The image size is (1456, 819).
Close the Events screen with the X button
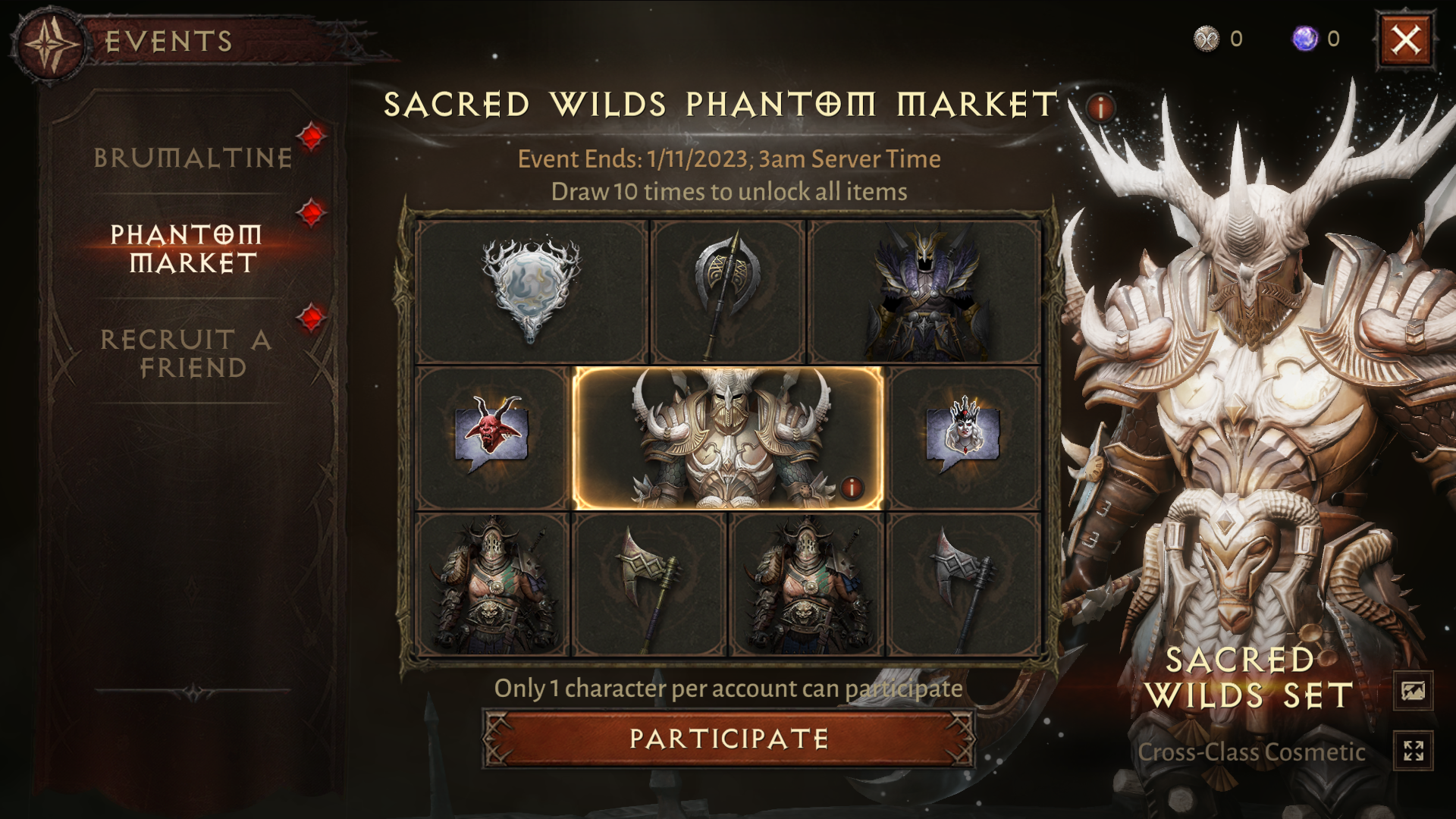coord(1407,40)
